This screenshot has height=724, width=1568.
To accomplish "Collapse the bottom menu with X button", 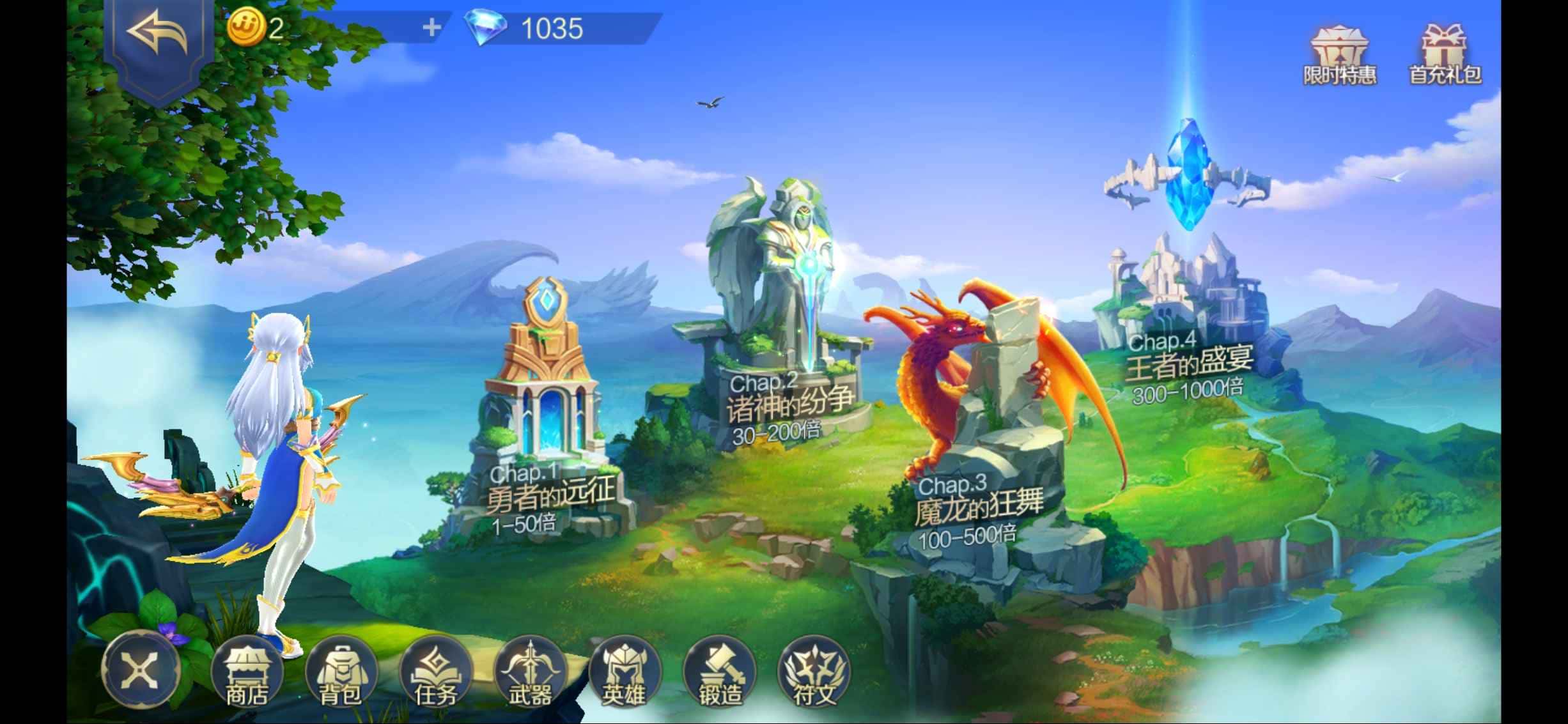I will 141,670.
